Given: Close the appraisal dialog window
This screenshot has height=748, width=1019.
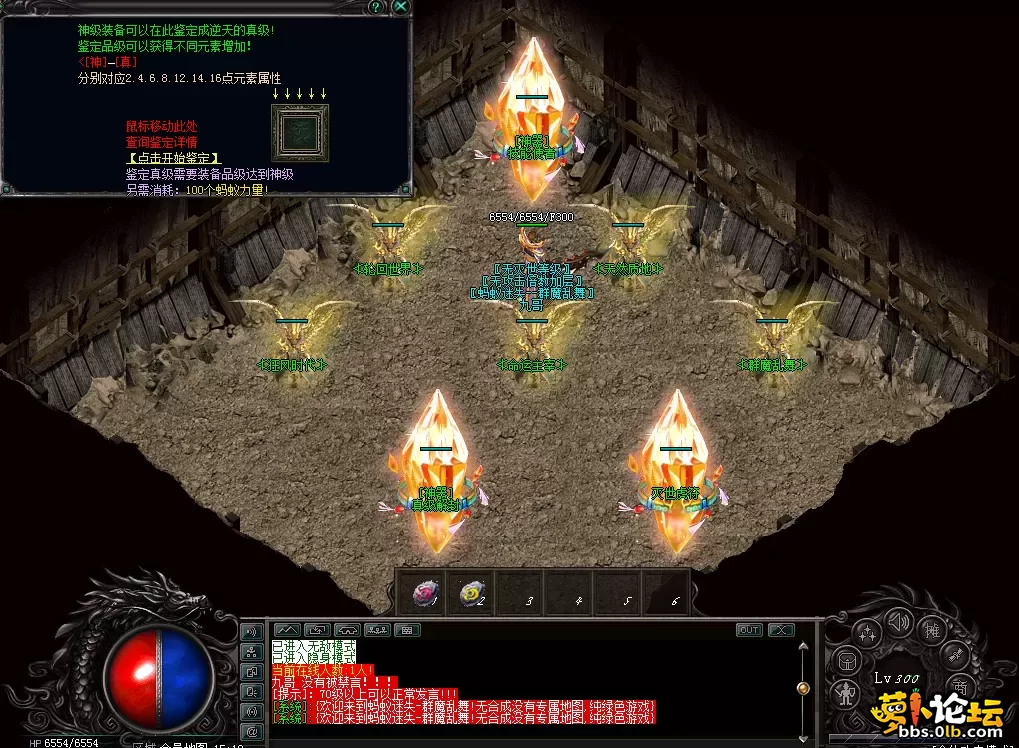Looking at the screenshot, I should (400, 6).
